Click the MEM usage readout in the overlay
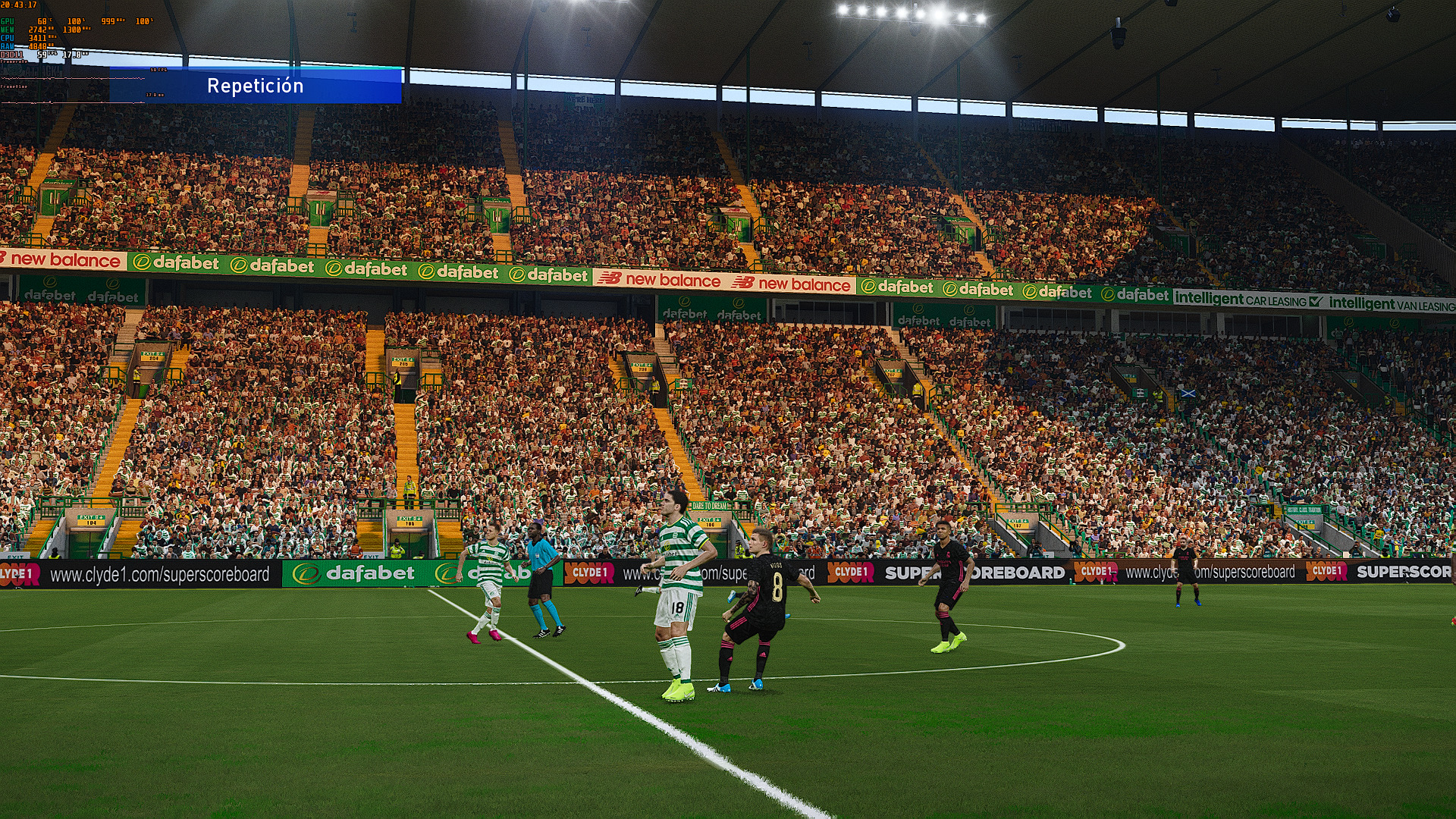 (39, 30)
